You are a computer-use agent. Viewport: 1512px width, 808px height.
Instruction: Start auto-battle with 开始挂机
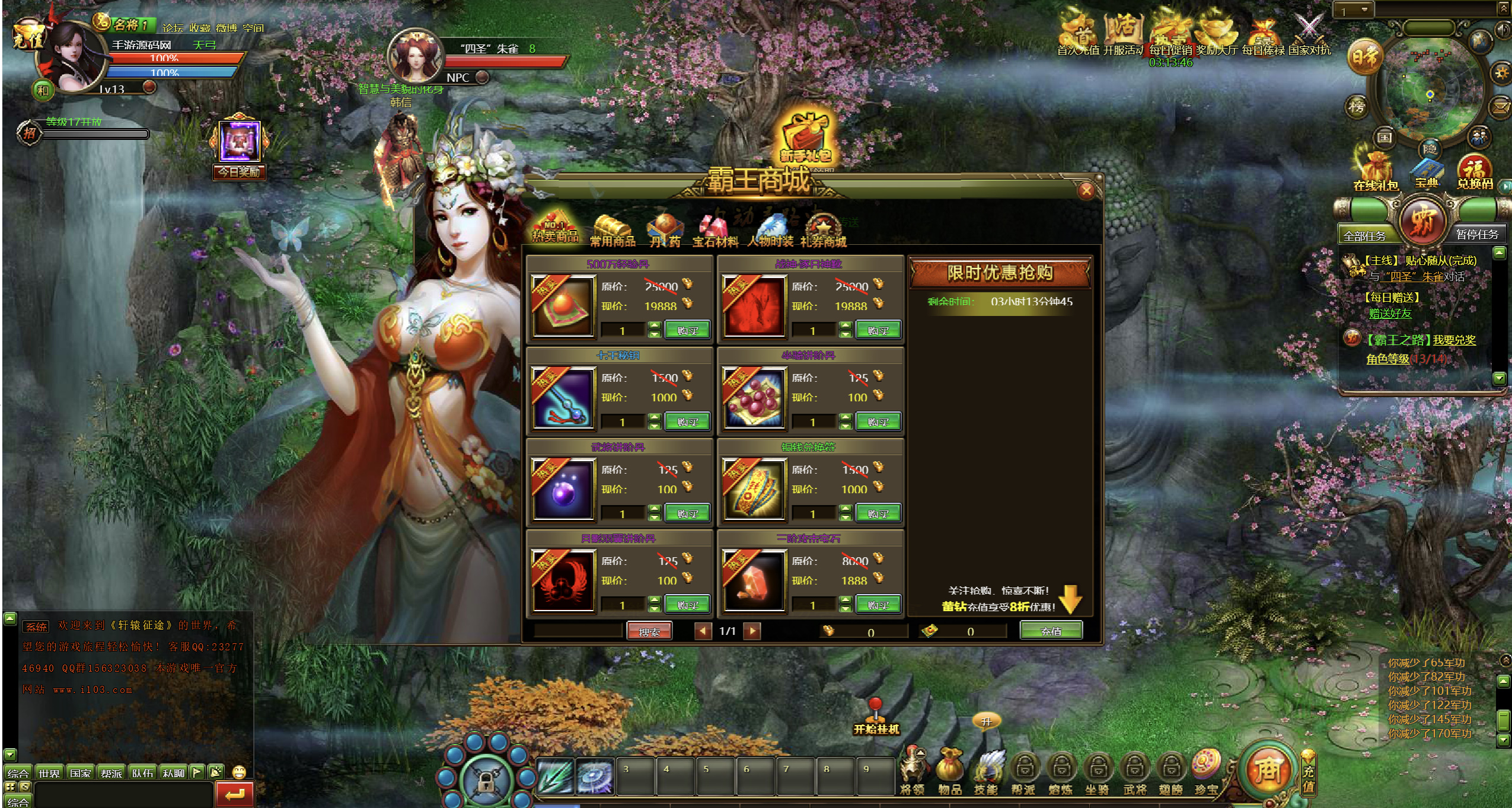[876, 718]
